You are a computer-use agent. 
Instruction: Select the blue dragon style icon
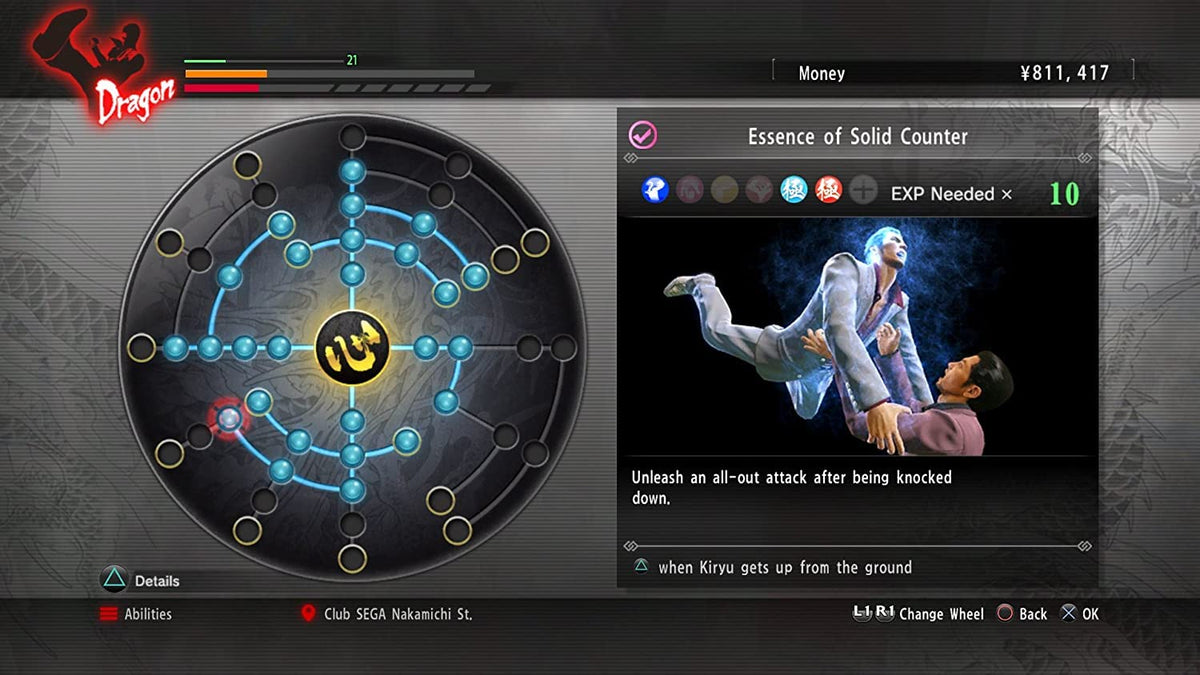pyautogui.click(x=655, y=189)
